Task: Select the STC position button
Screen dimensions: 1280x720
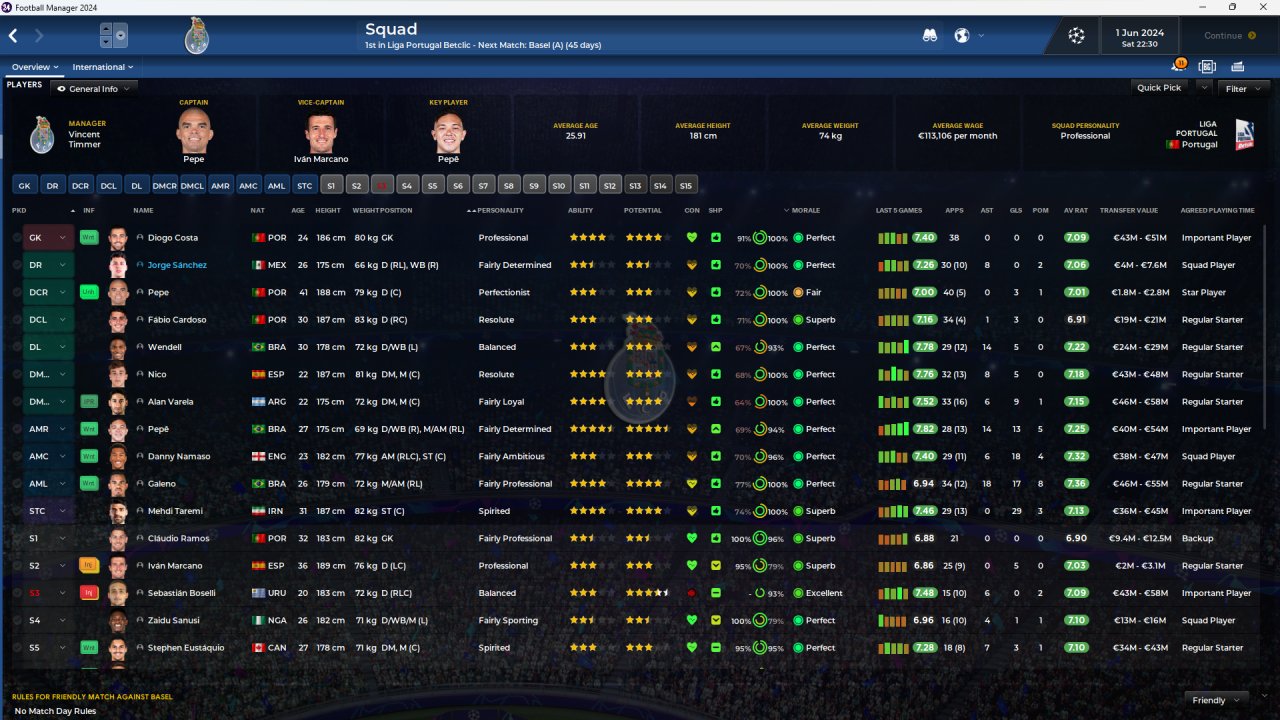Action: coord(305,185)
